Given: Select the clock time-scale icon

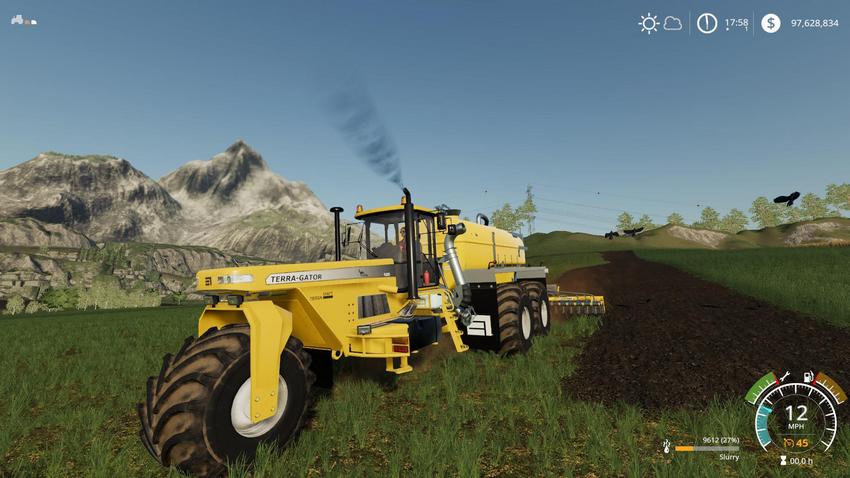Looking at the screenshot, I should 707,23.
